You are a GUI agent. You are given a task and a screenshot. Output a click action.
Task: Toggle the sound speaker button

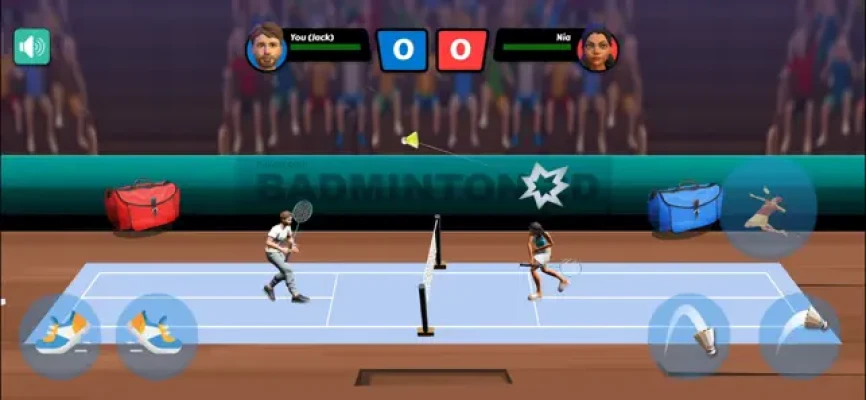pyautogui.click(x=32, y=47)
